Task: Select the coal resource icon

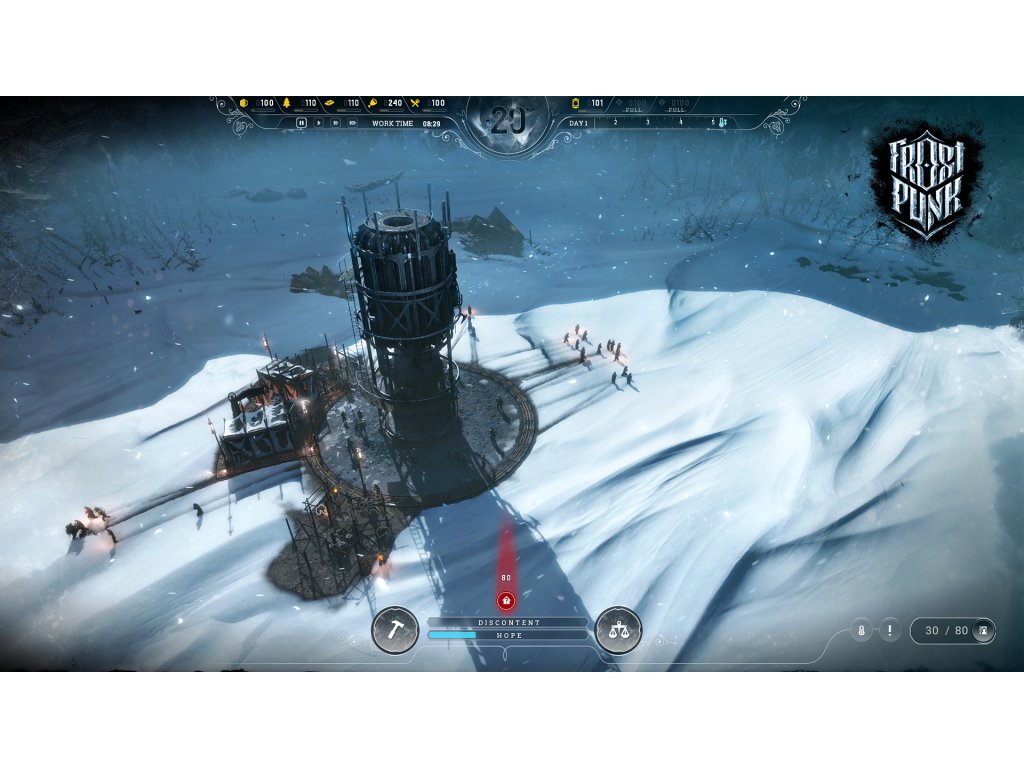Action: pyautogui.click(x=244, y=103)
